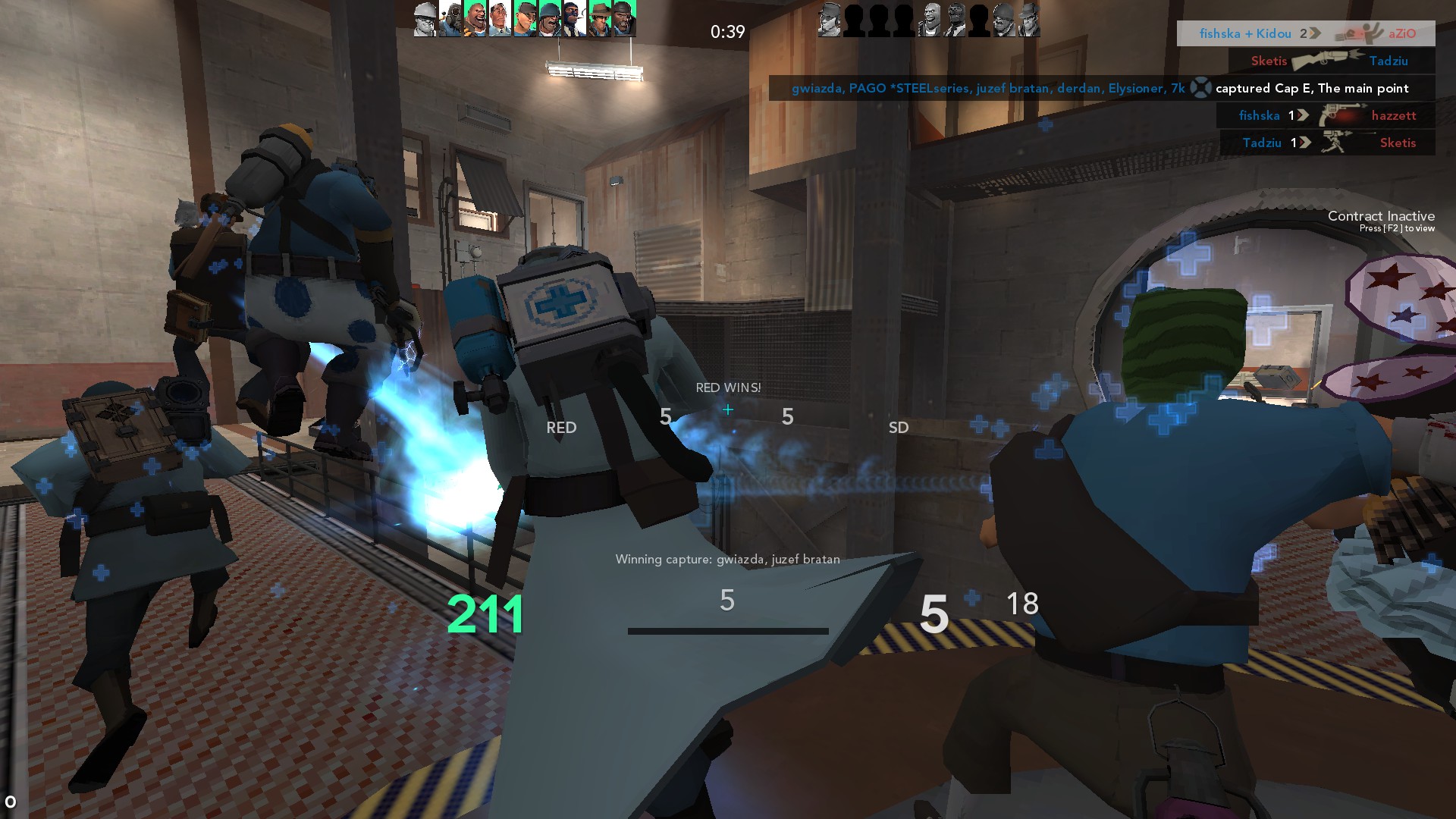The width and height of the screenshot is (1456, 819).
Task: Select the fishska killed hazzett feed row
Action: (1326, 115)
